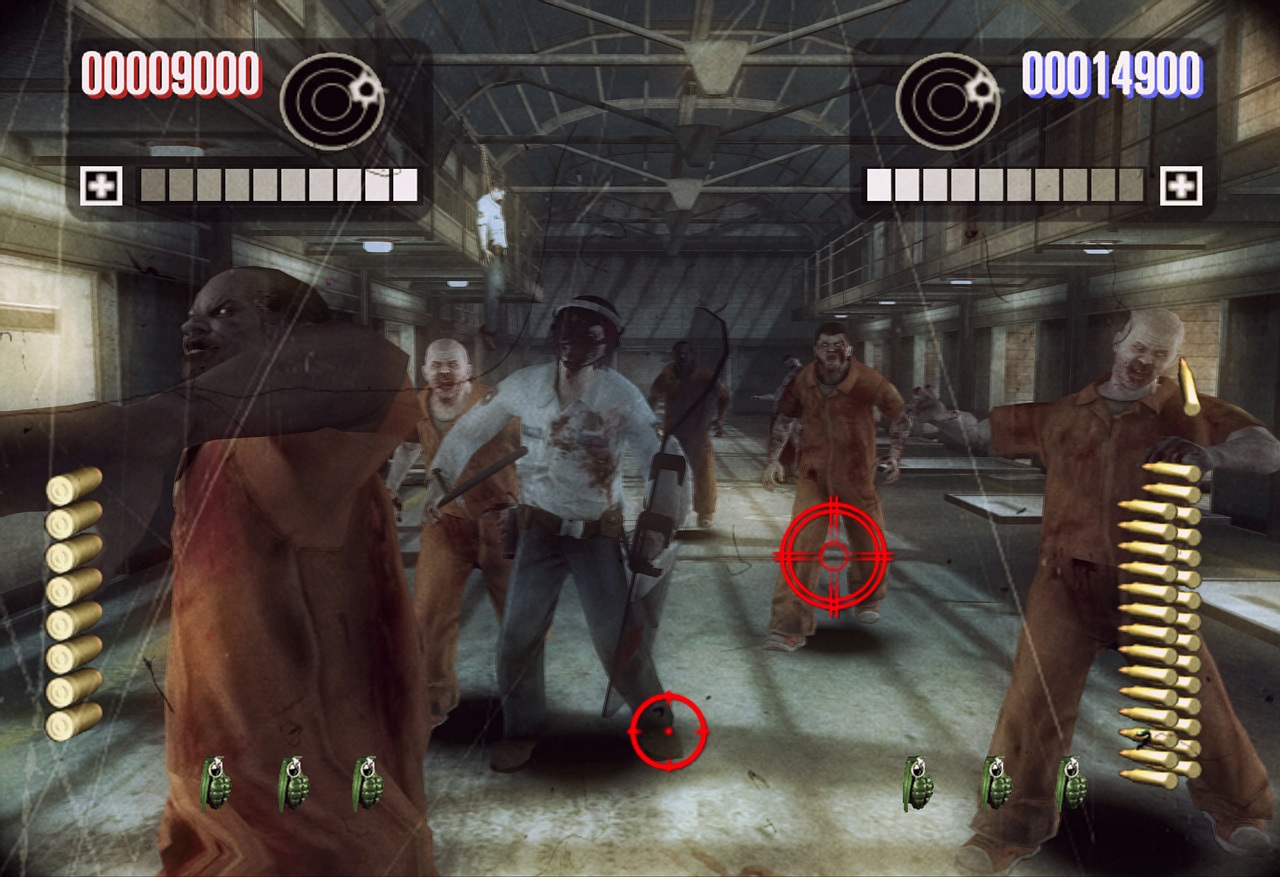Click the last grenade icon beside the right ammo belt
Viewport: 1280px width, 877px height.
click(x=1072, y=783)
